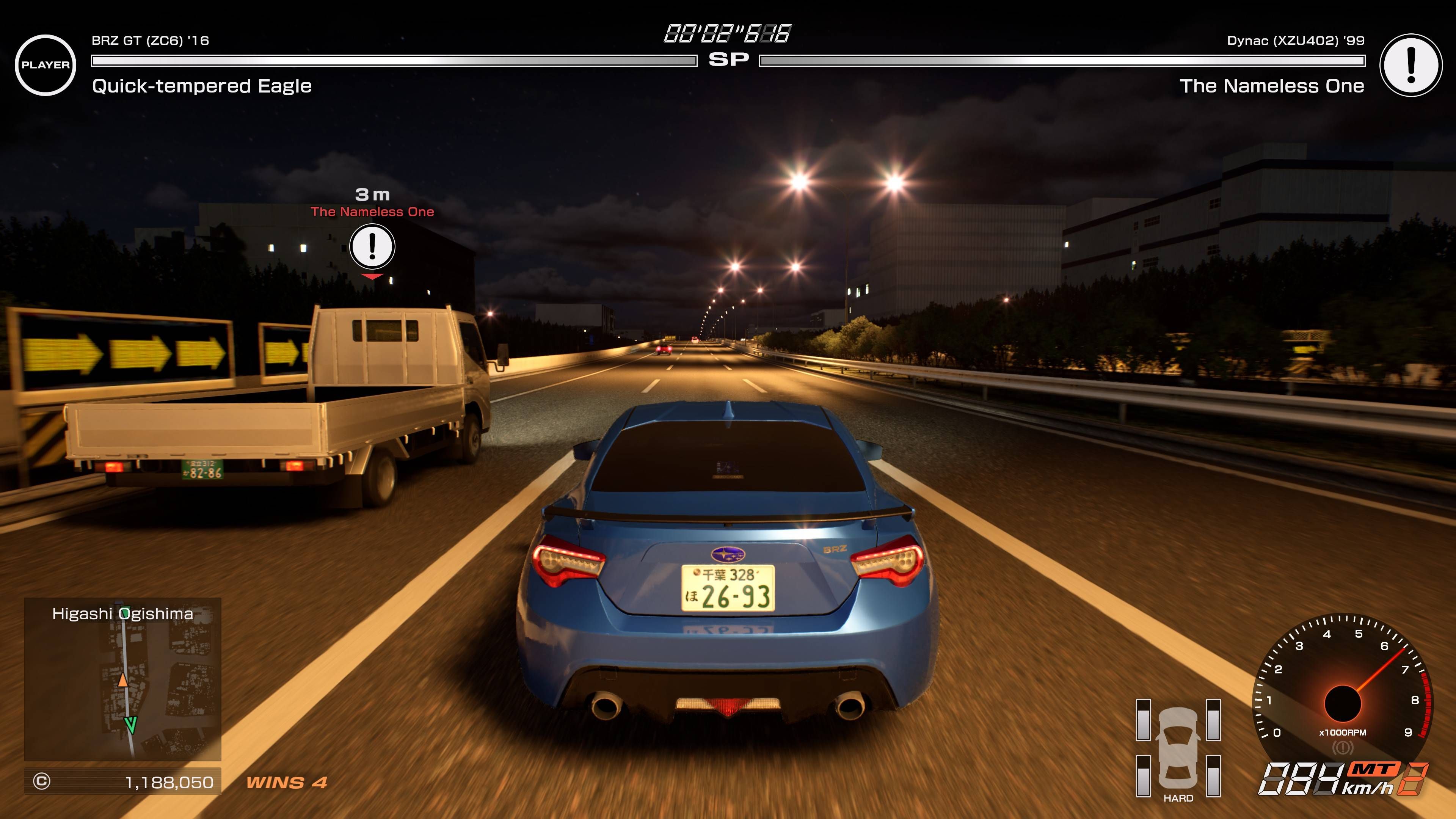Click the tire wear car diagram
Image resolution: width=1456 pixels, height=819 pixels.
tap(1178, 747)
